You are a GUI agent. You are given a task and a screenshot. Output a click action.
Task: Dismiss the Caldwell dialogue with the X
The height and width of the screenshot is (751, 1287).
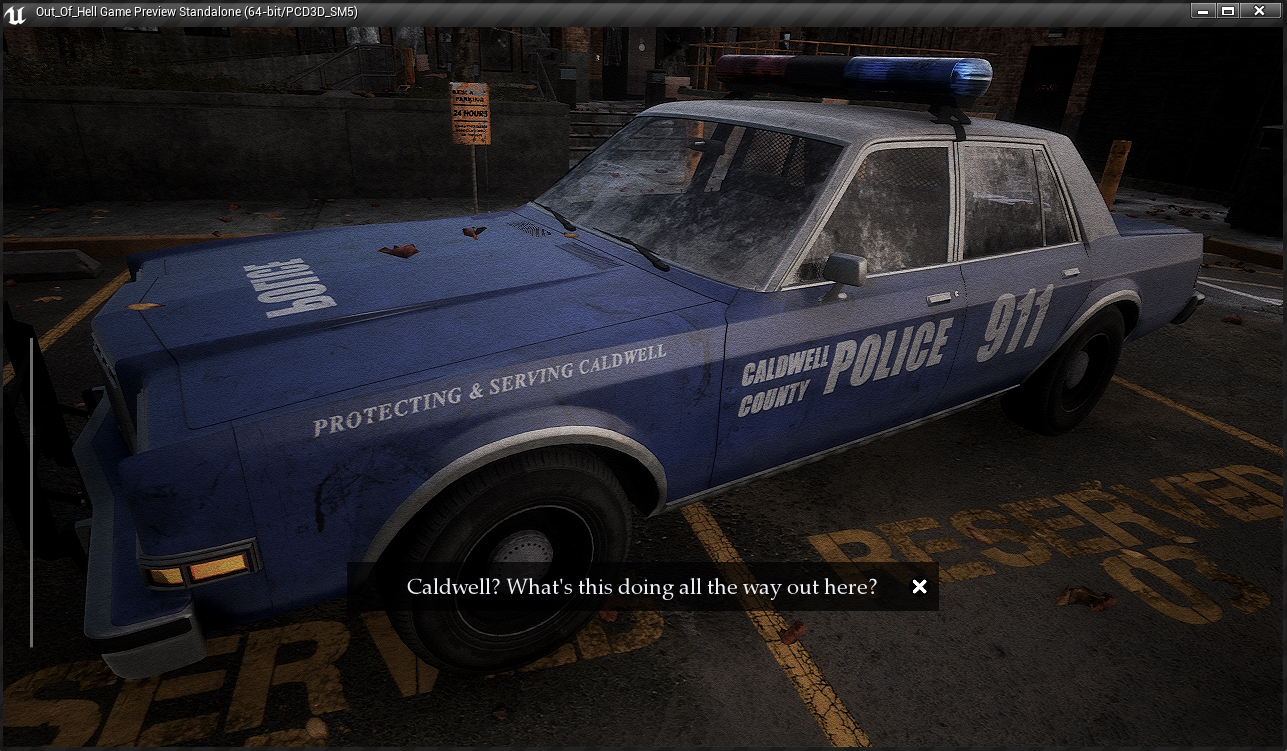[919, 587]
